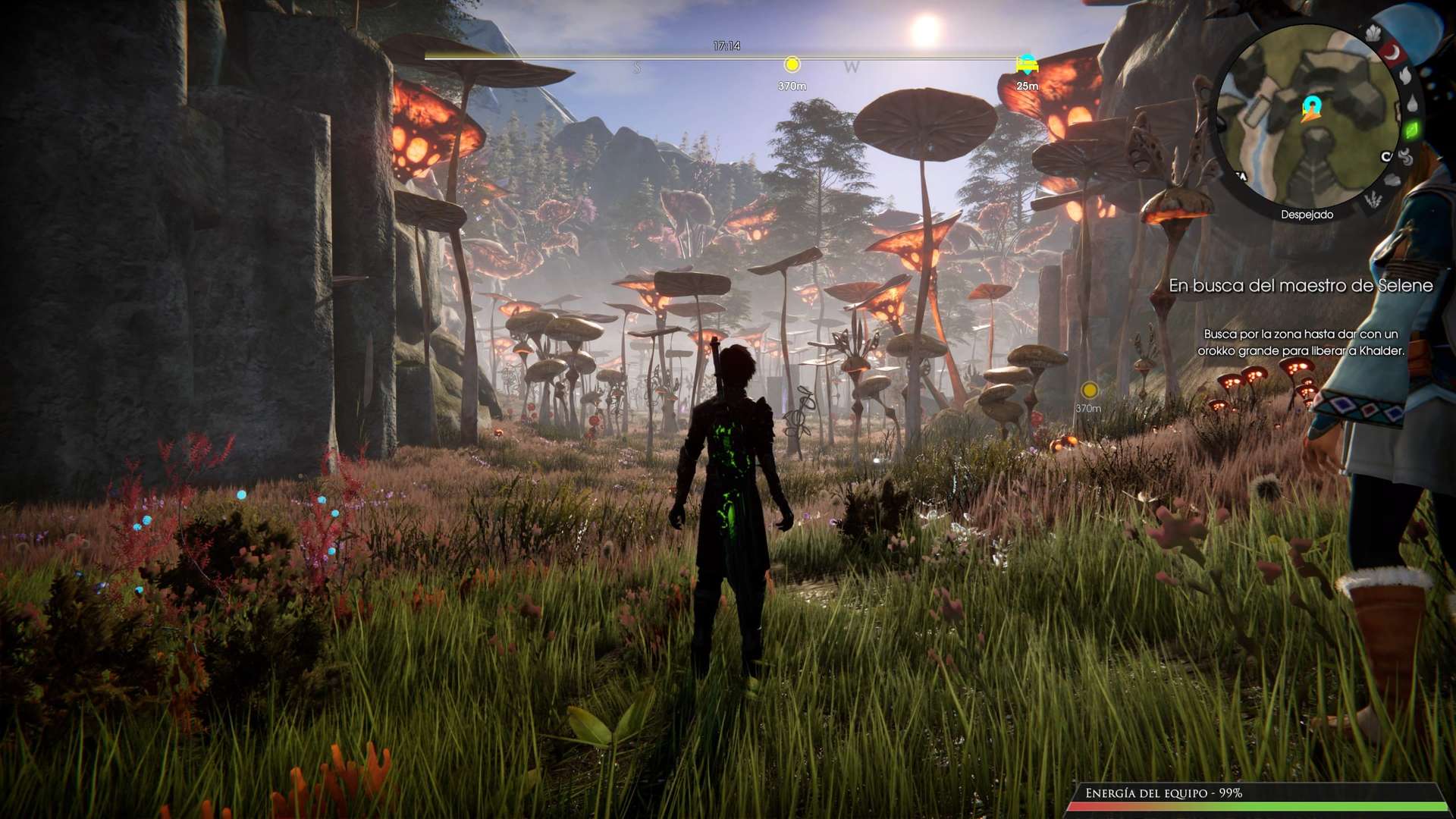1456x819 pixels.
Task: Click the yellow 370m waypoint marker in world
Action: pos(1089,391)
